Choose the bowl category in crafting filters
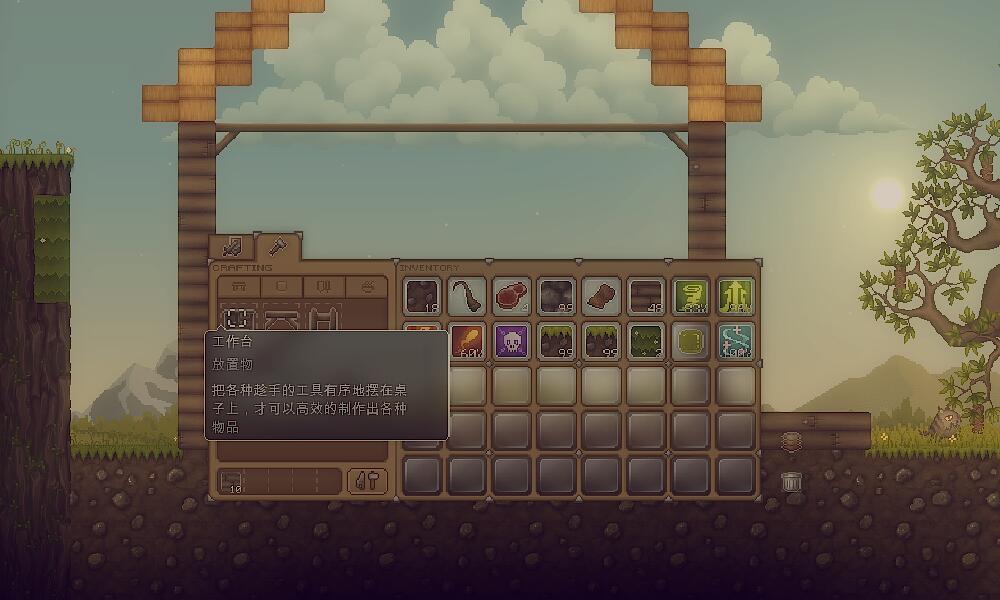Image resolution: width=1000 pixels, height=600 pixels. (367, 286)
